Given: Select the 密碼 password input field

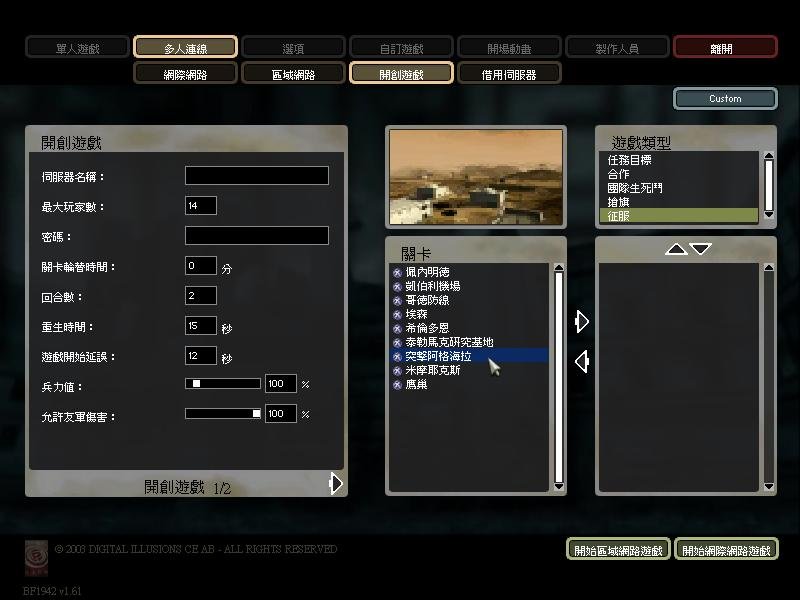Looking at the screenshot, I should [x=256, y=236].
